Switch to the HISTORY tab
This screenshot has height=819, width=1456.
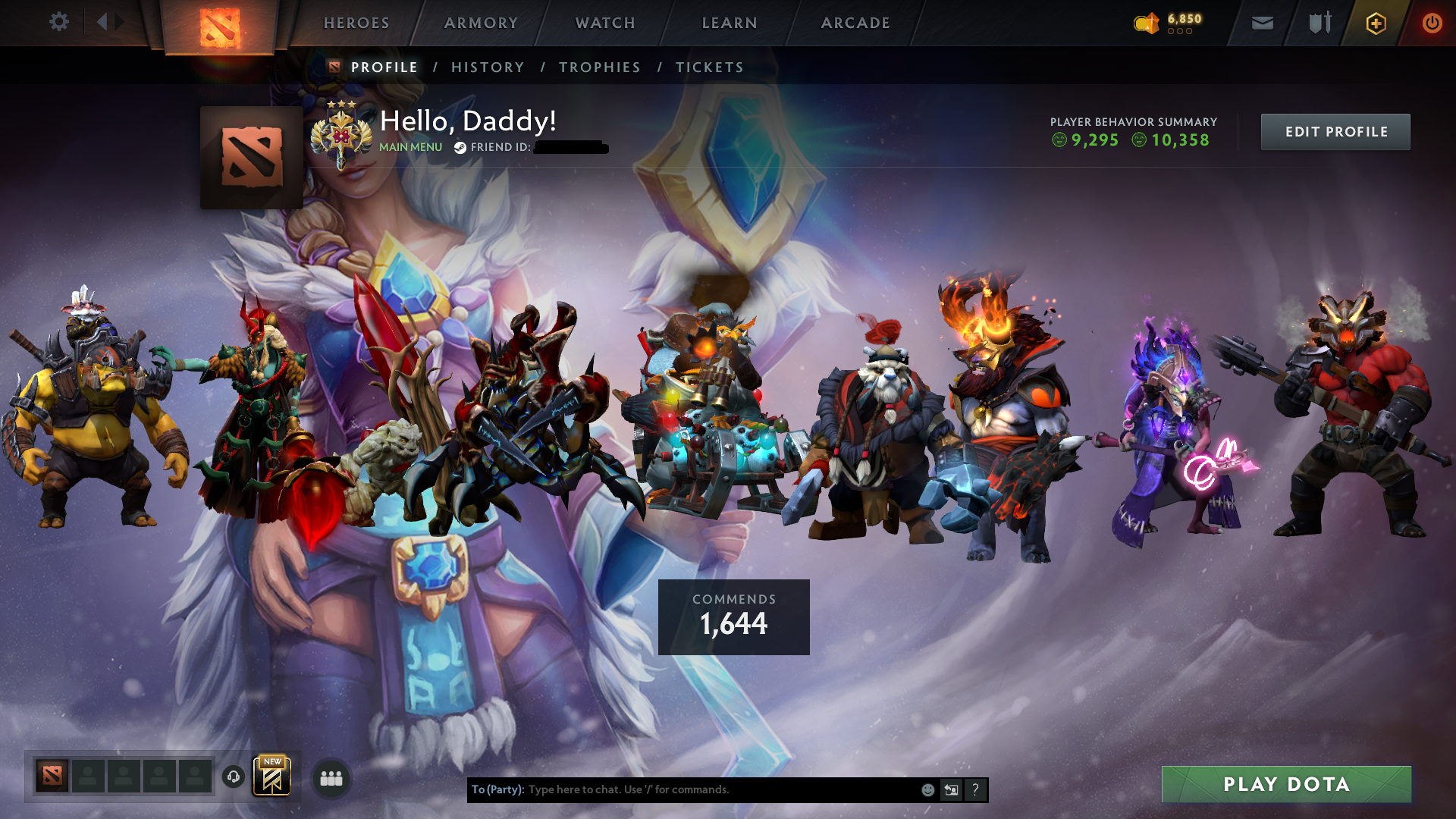[x=488, y=67]
